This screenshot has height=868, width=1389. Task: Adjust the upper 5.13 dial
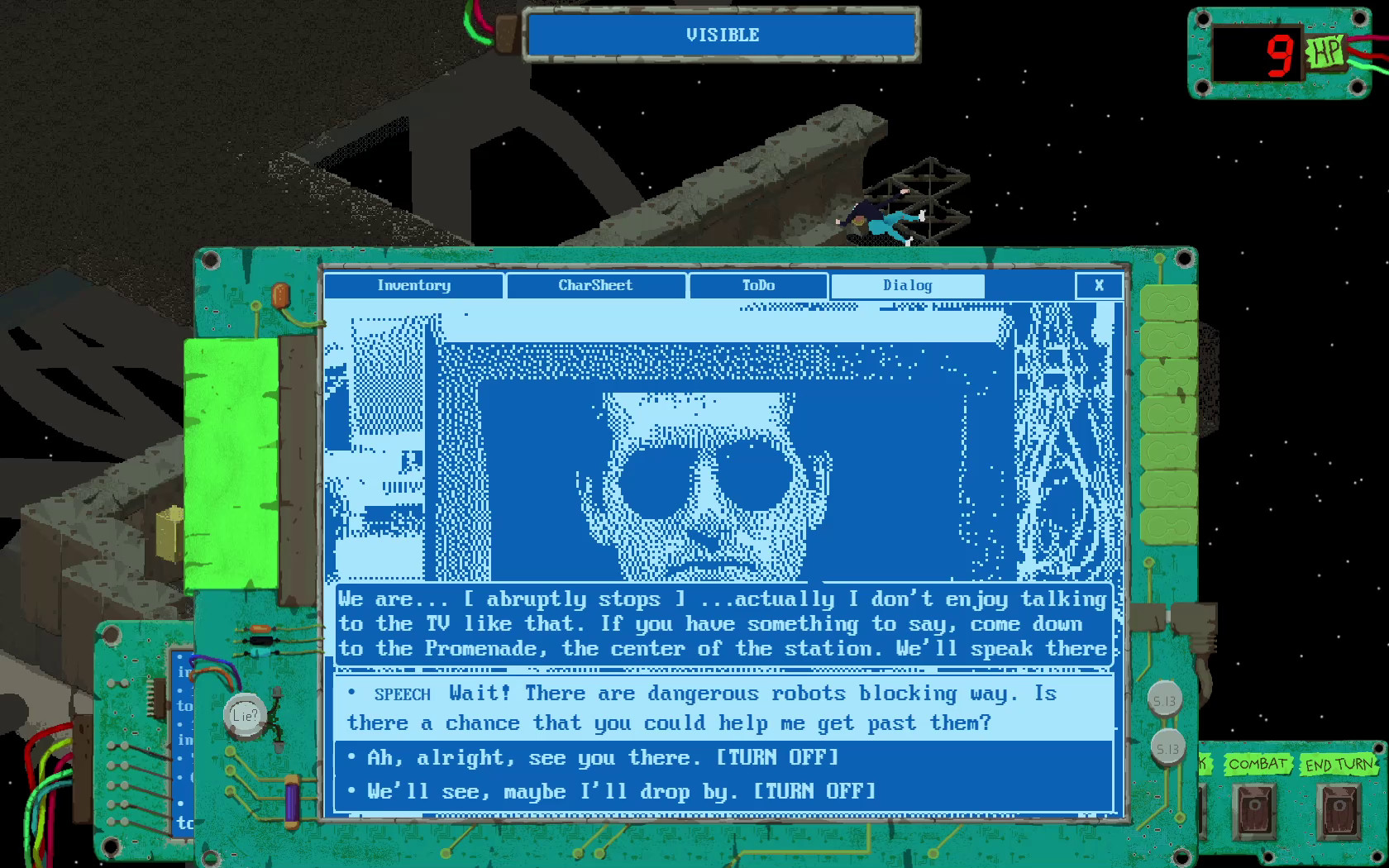click(x=1166, y=699)
